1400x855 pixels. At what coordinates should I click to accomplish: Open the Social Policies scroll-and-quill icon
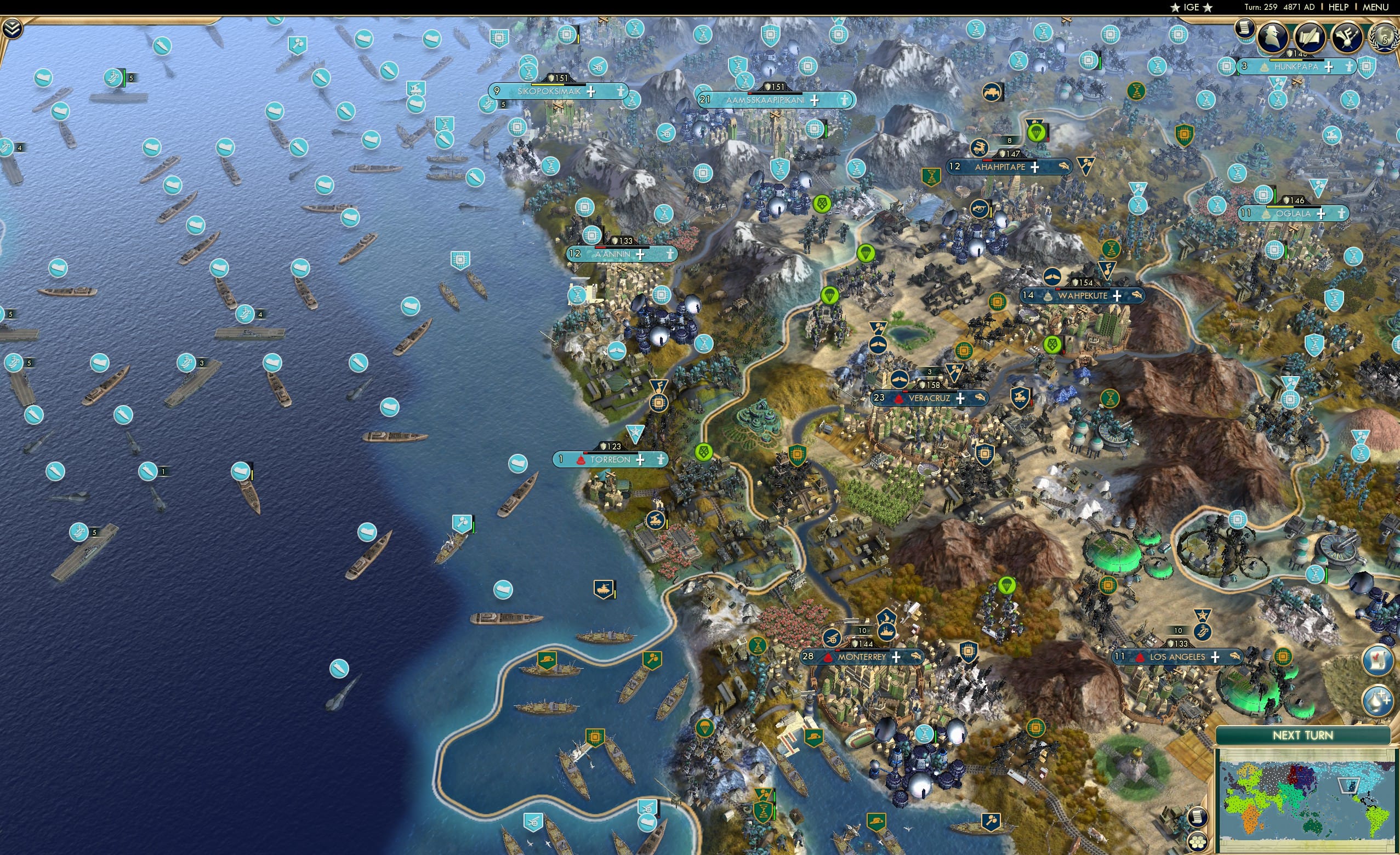point(1311,37)
